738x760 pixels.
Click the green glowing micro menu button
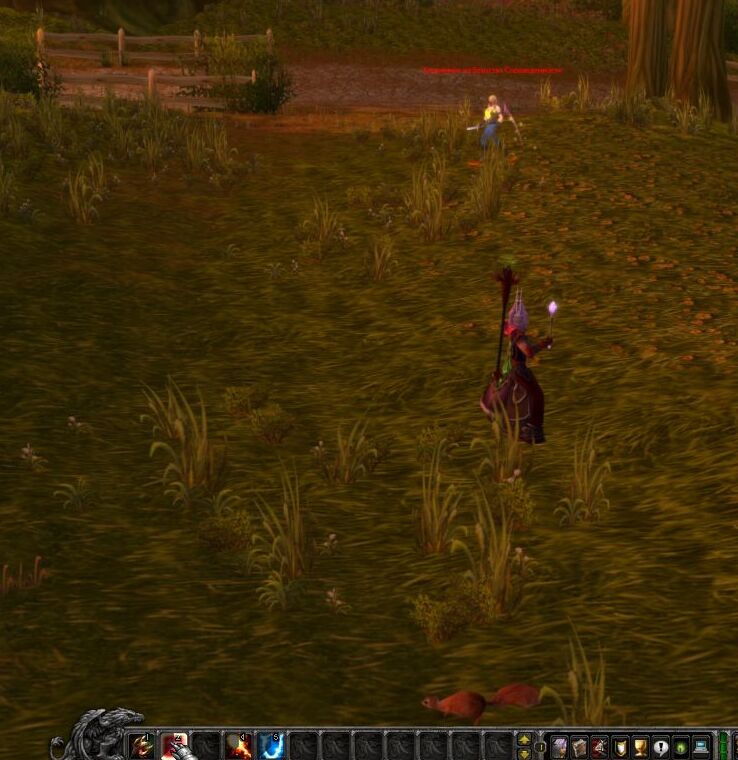pyautogui.click(x=681, y=747)
